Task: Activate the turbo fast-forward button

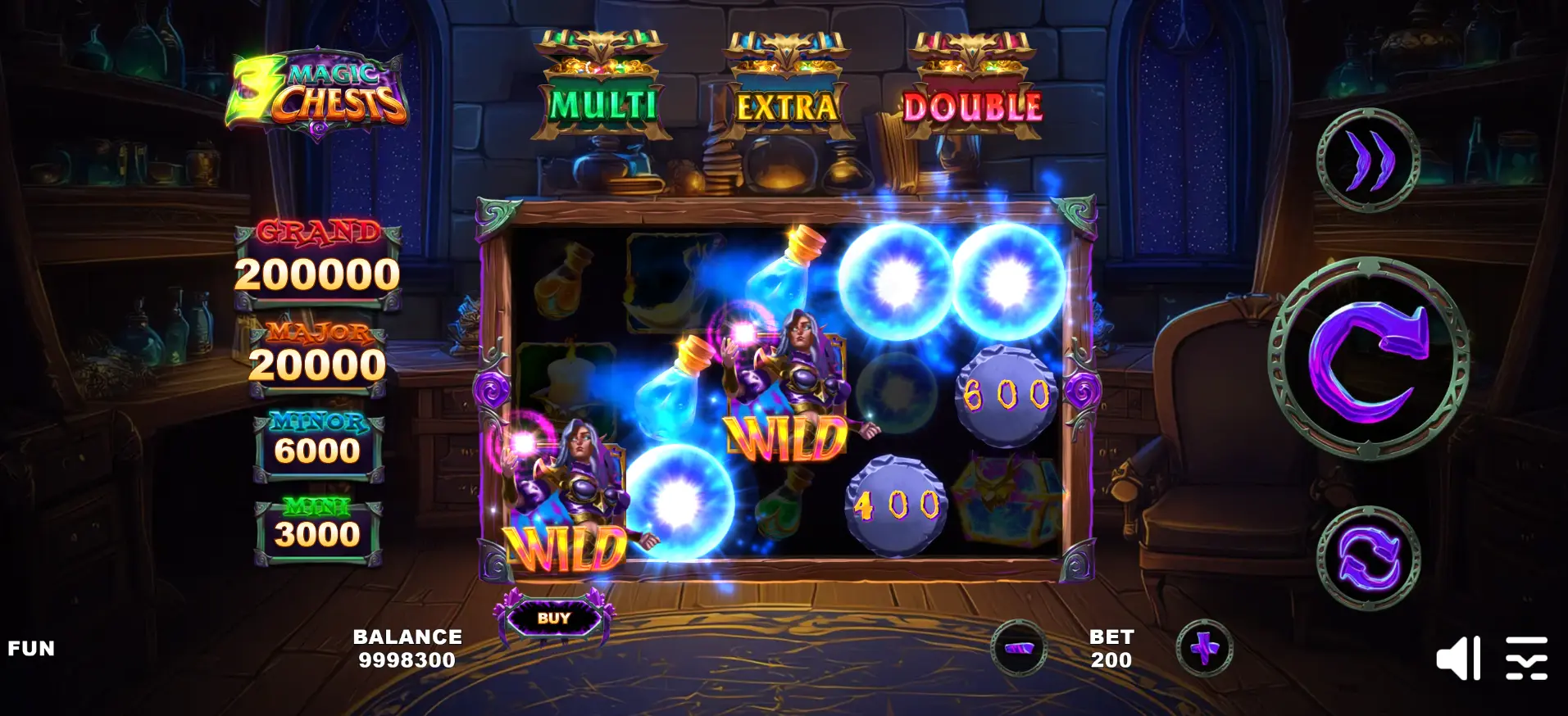Action: click(x=1368, y=160)
